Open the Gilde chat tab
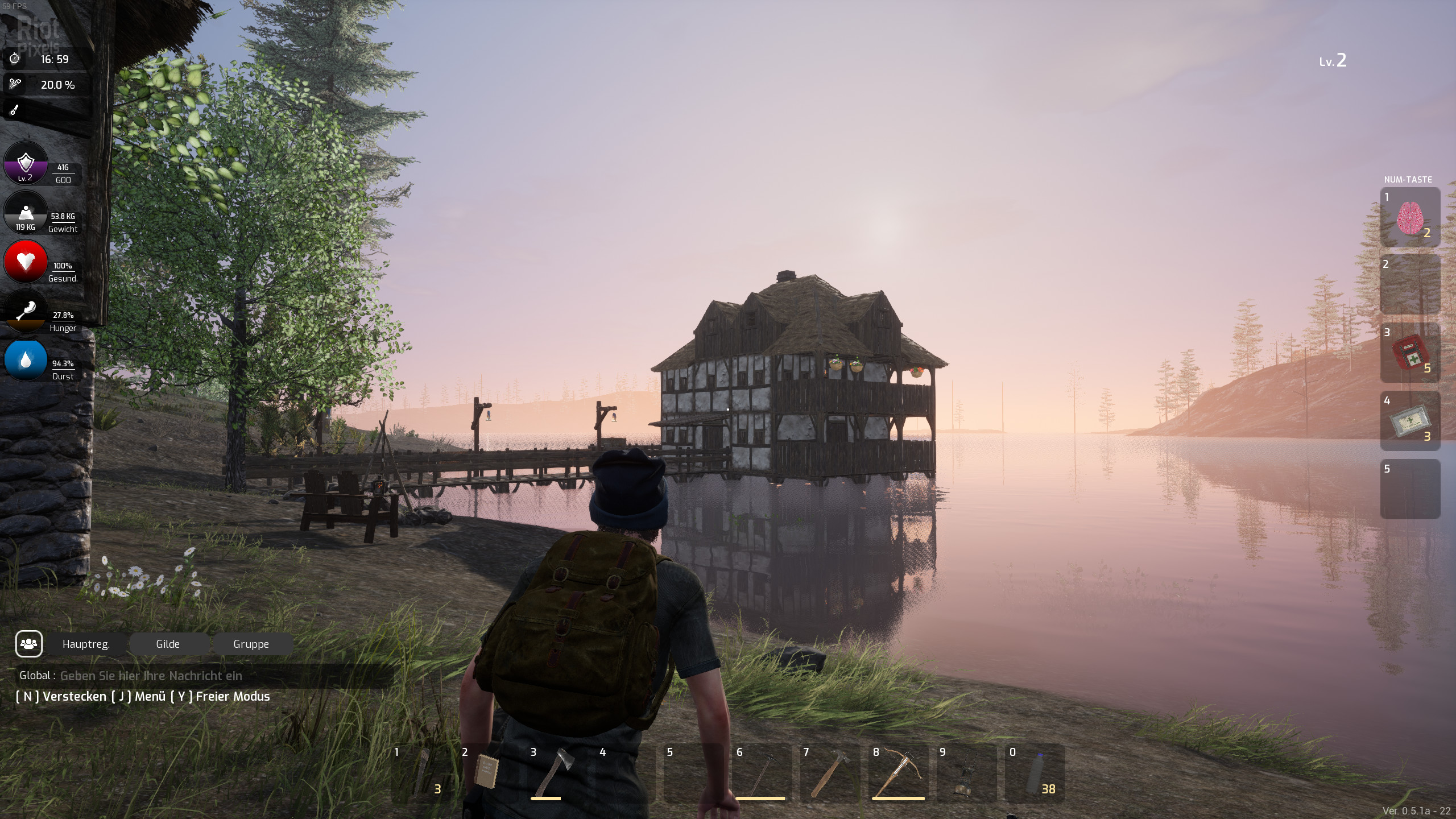 pyautogui.click(x=168, y=644)
